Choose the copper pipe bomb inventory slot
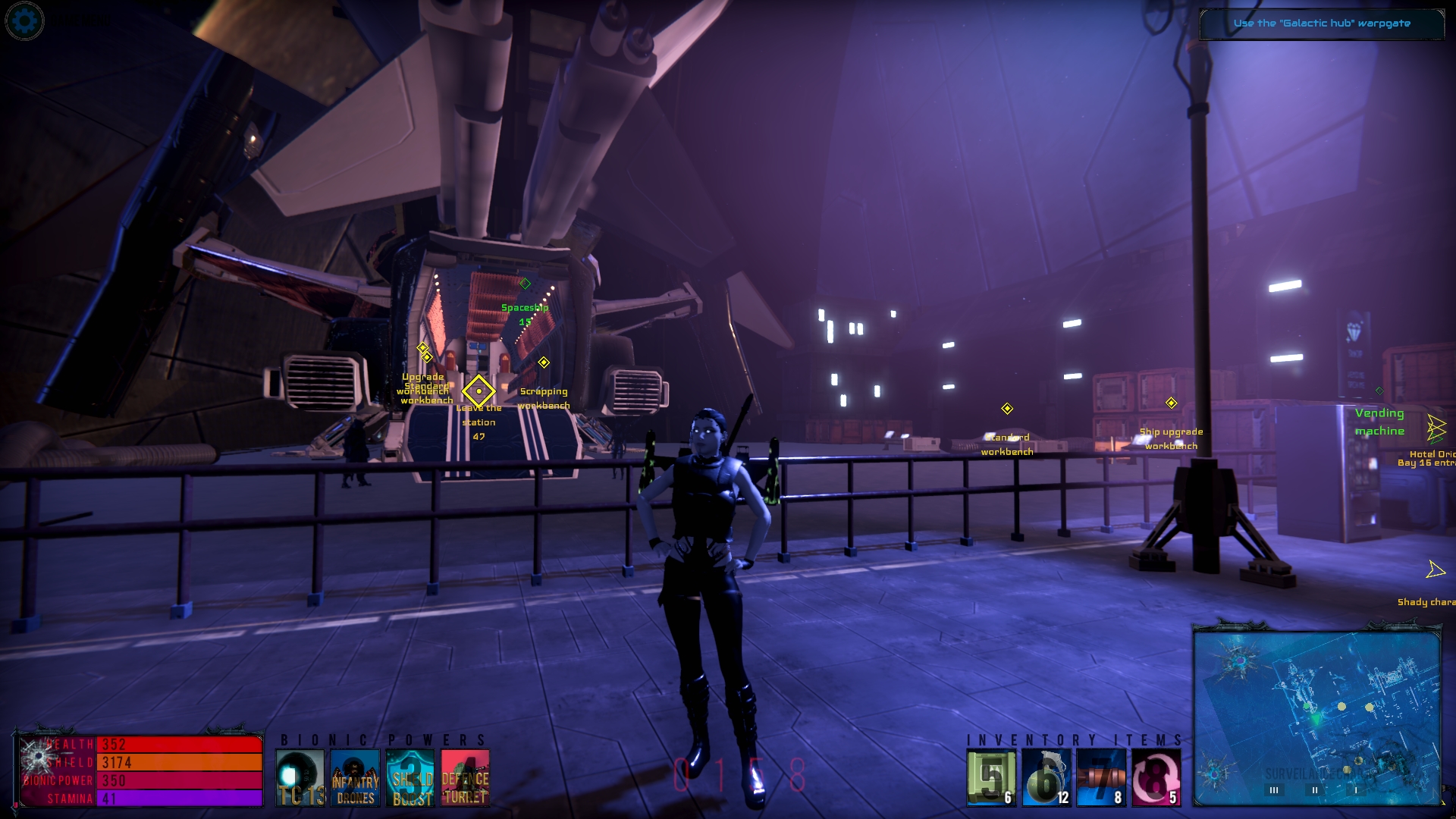 (1101, 777)
